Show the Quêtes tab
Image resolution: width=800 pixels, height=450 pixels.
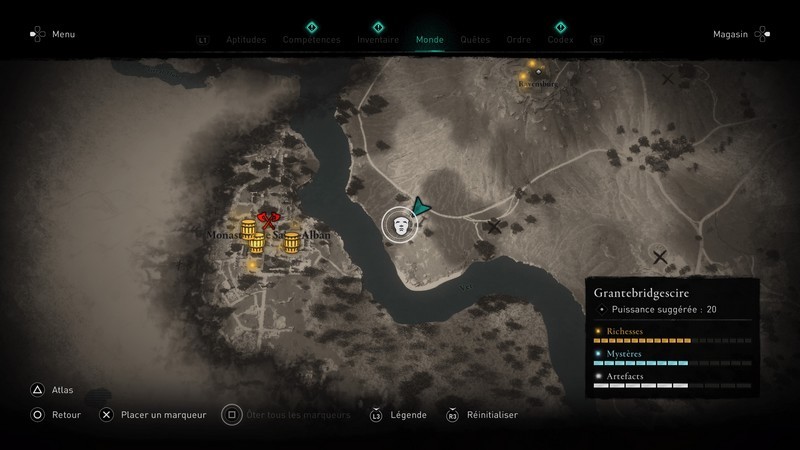click(x=475, y=40)
